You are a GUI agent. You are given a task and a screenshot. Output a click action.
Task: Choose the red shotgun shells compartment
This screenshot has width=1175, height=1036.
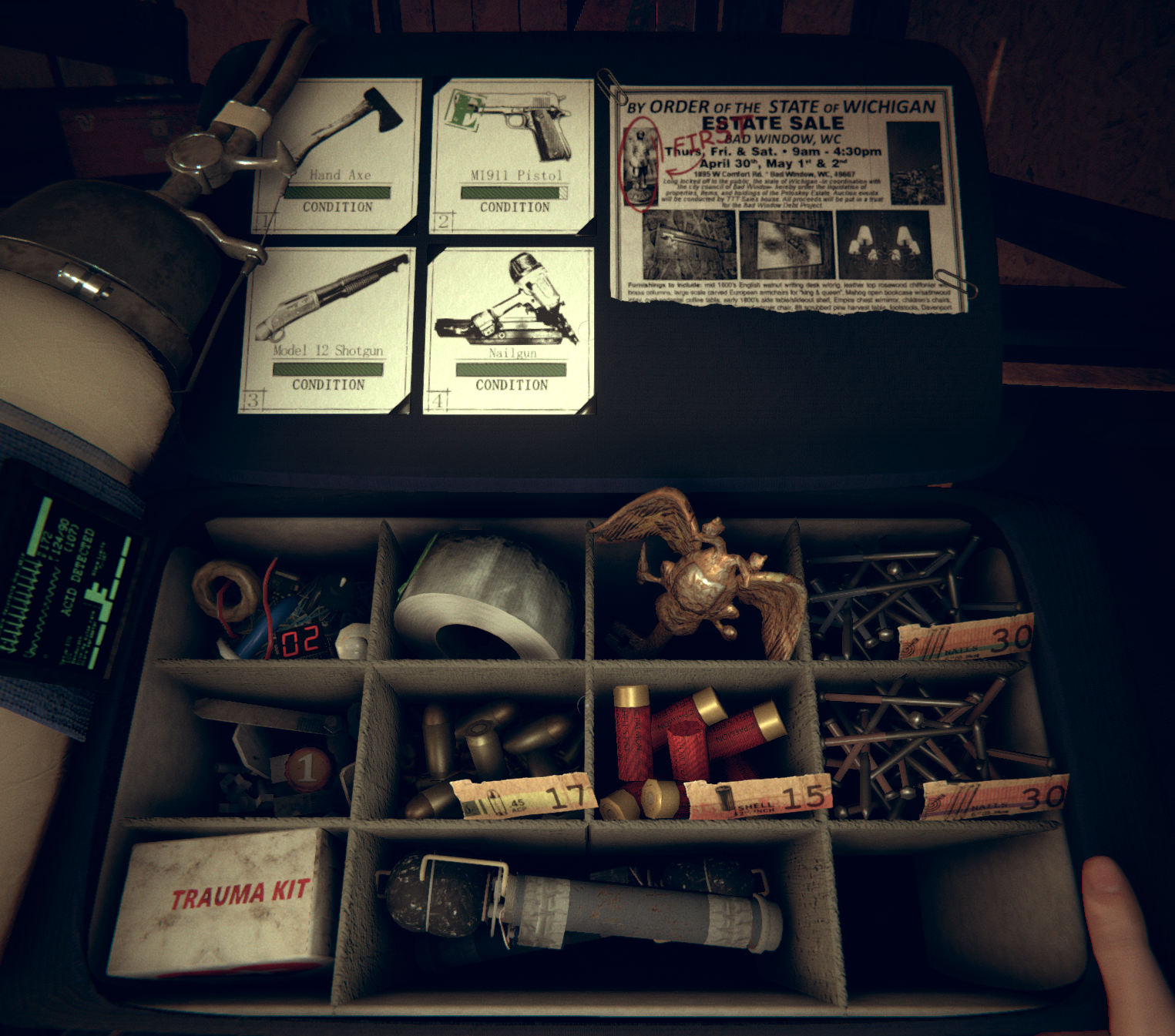point(701,751)
